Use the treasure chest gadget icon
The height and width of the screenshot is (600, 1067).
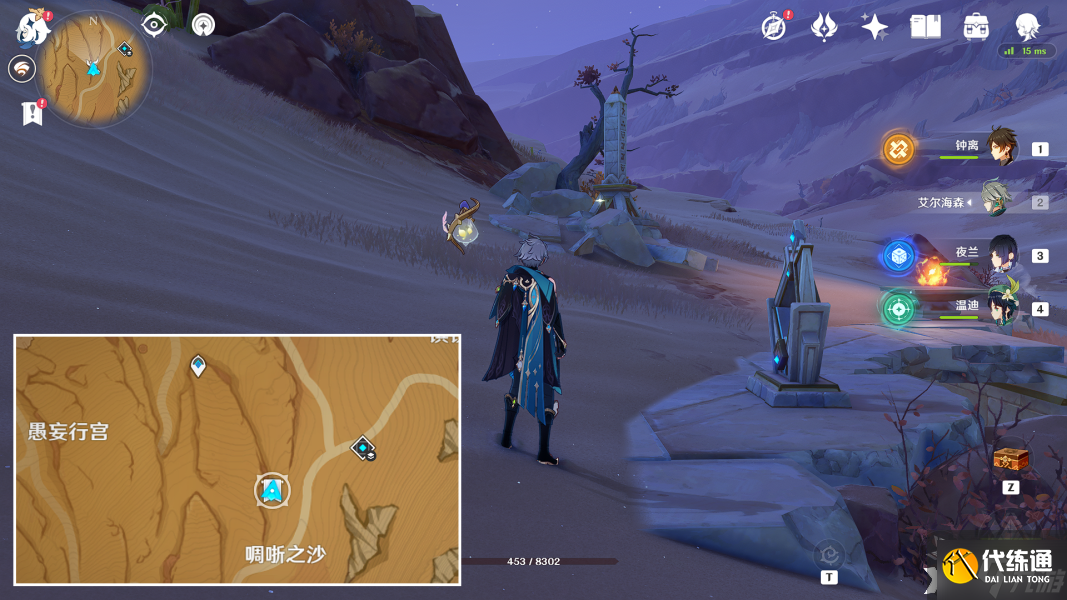[1010, 459]
